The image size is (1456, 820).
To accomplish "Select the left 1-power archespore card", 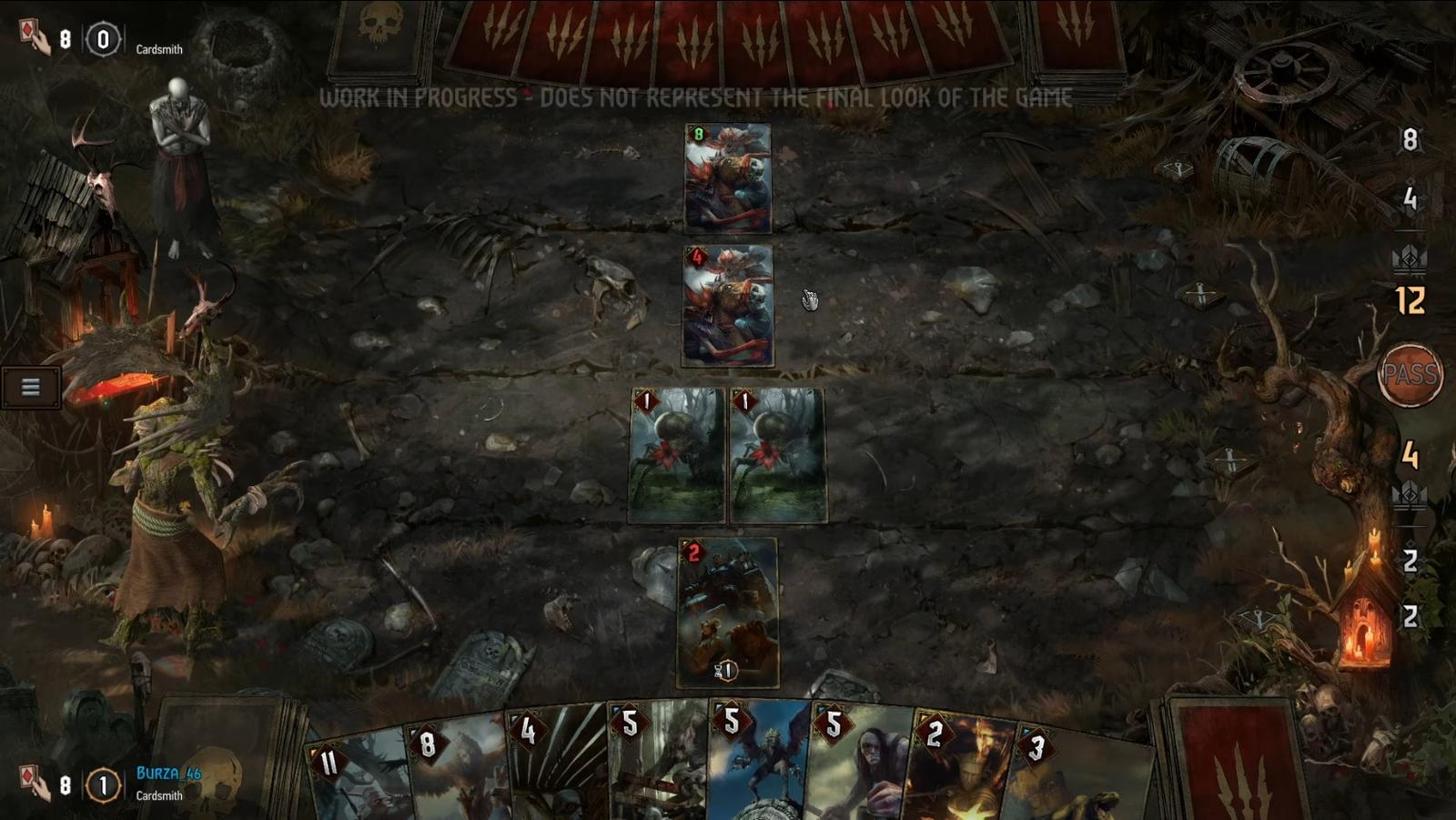I will (x=678, y=455).
